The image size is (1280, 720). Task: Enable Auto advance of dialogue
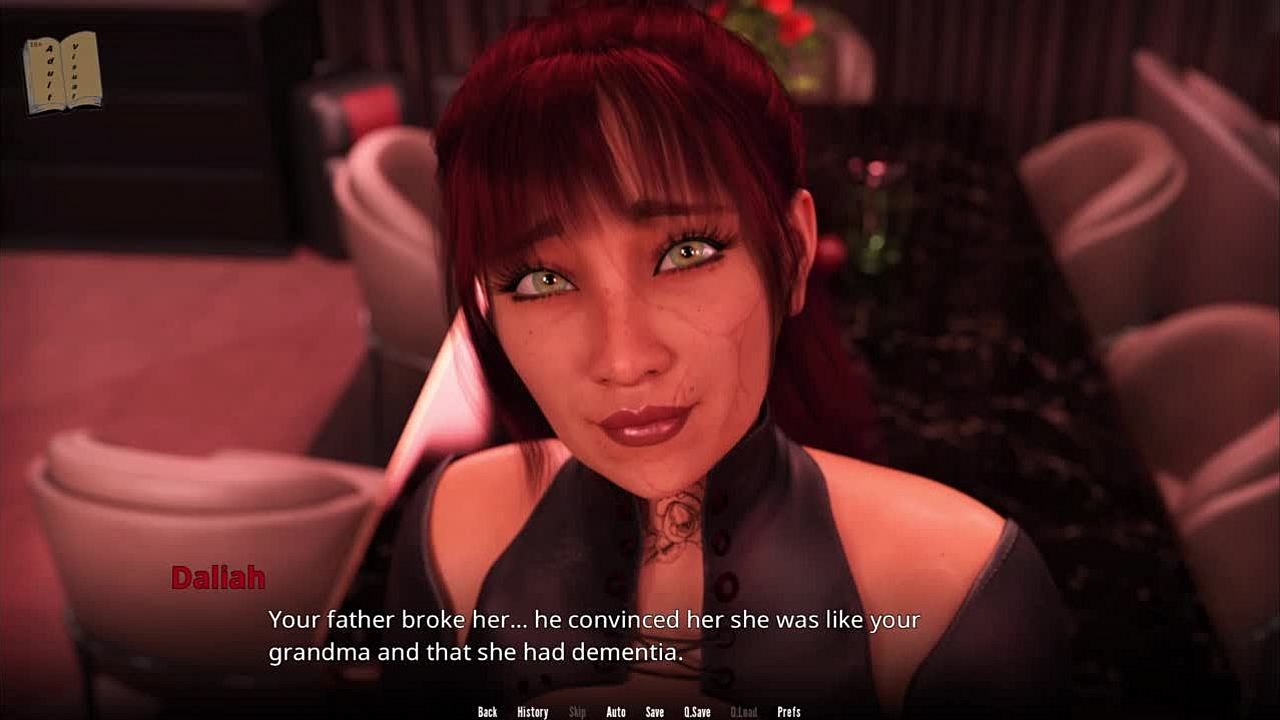616,712
